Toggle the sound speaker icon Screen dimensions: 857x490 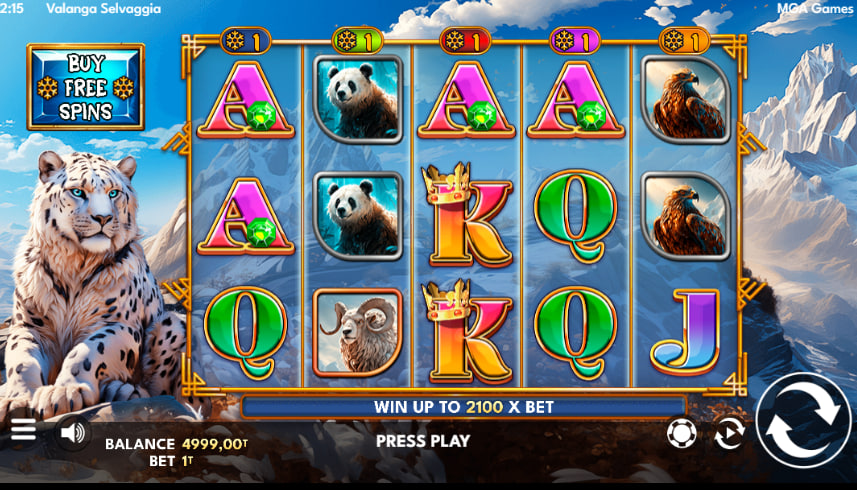click(x=72, y=433)
